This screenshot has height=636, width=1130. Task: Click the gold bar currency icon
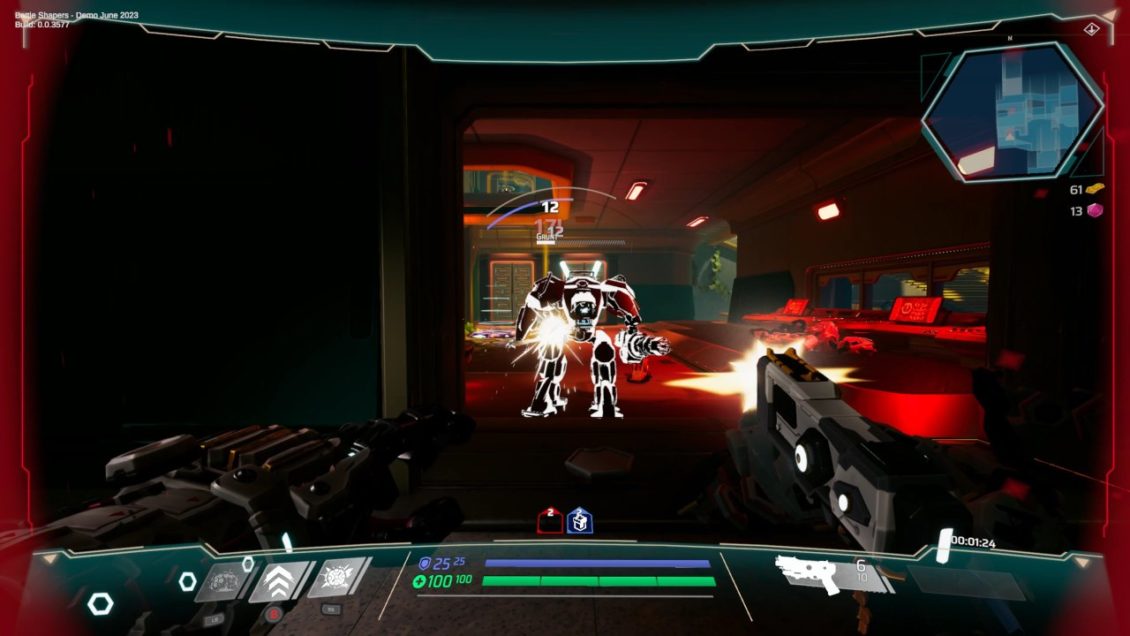coord(1096,189)
